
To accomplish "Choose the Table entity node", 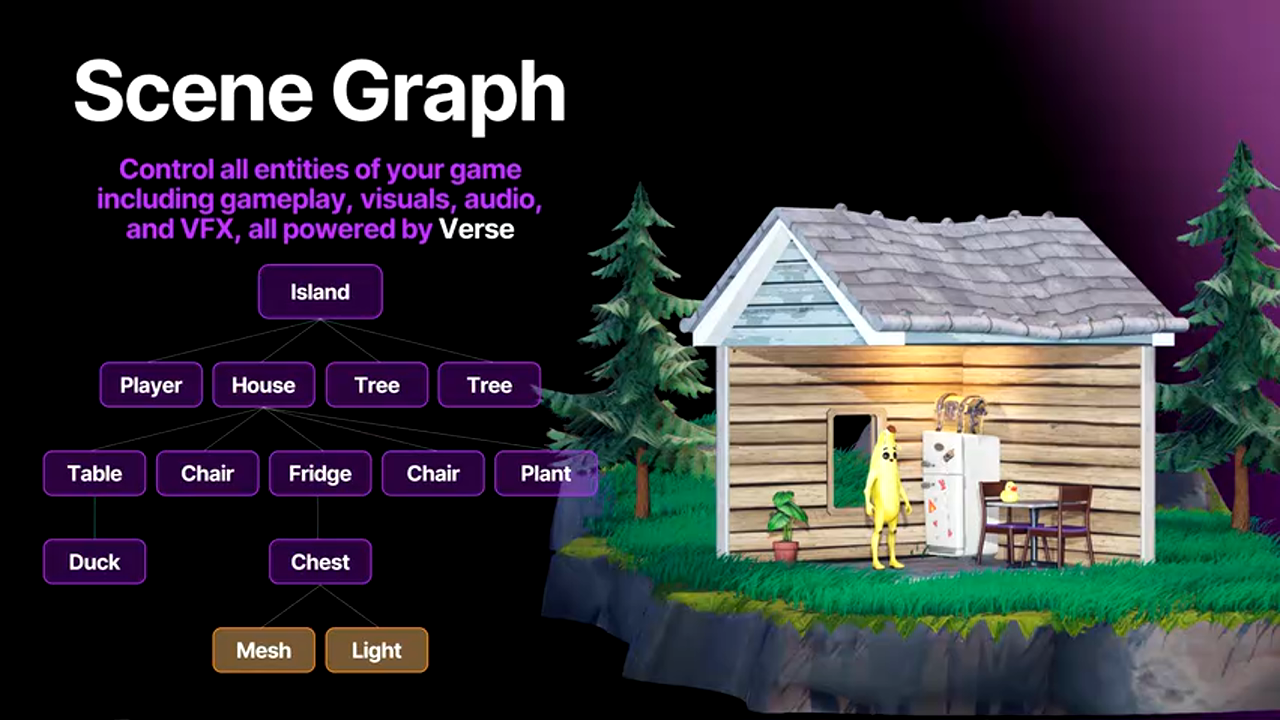I will [95, 473].
